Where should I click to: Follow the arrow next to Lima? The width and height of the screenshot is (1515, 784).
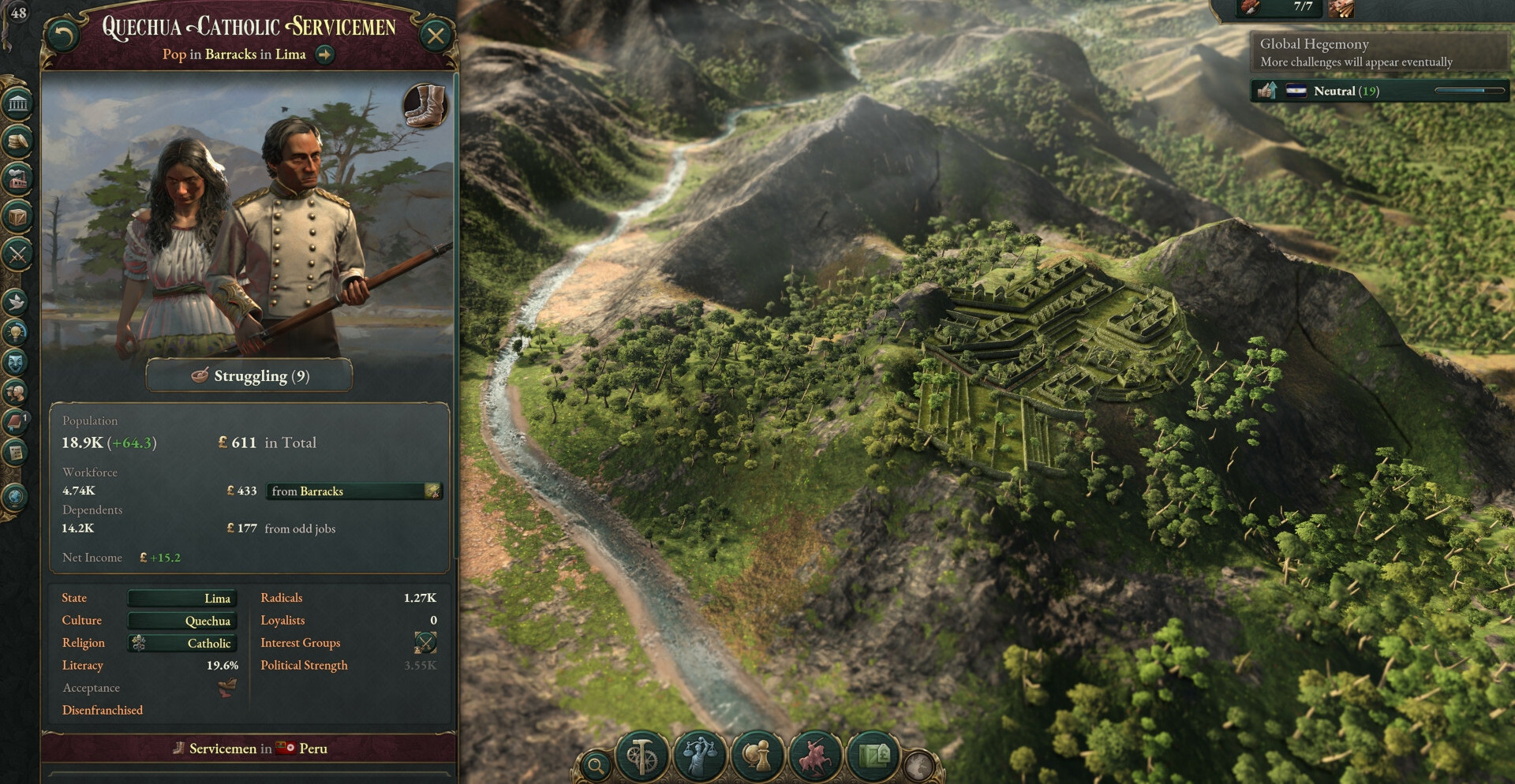coord(324,54)
